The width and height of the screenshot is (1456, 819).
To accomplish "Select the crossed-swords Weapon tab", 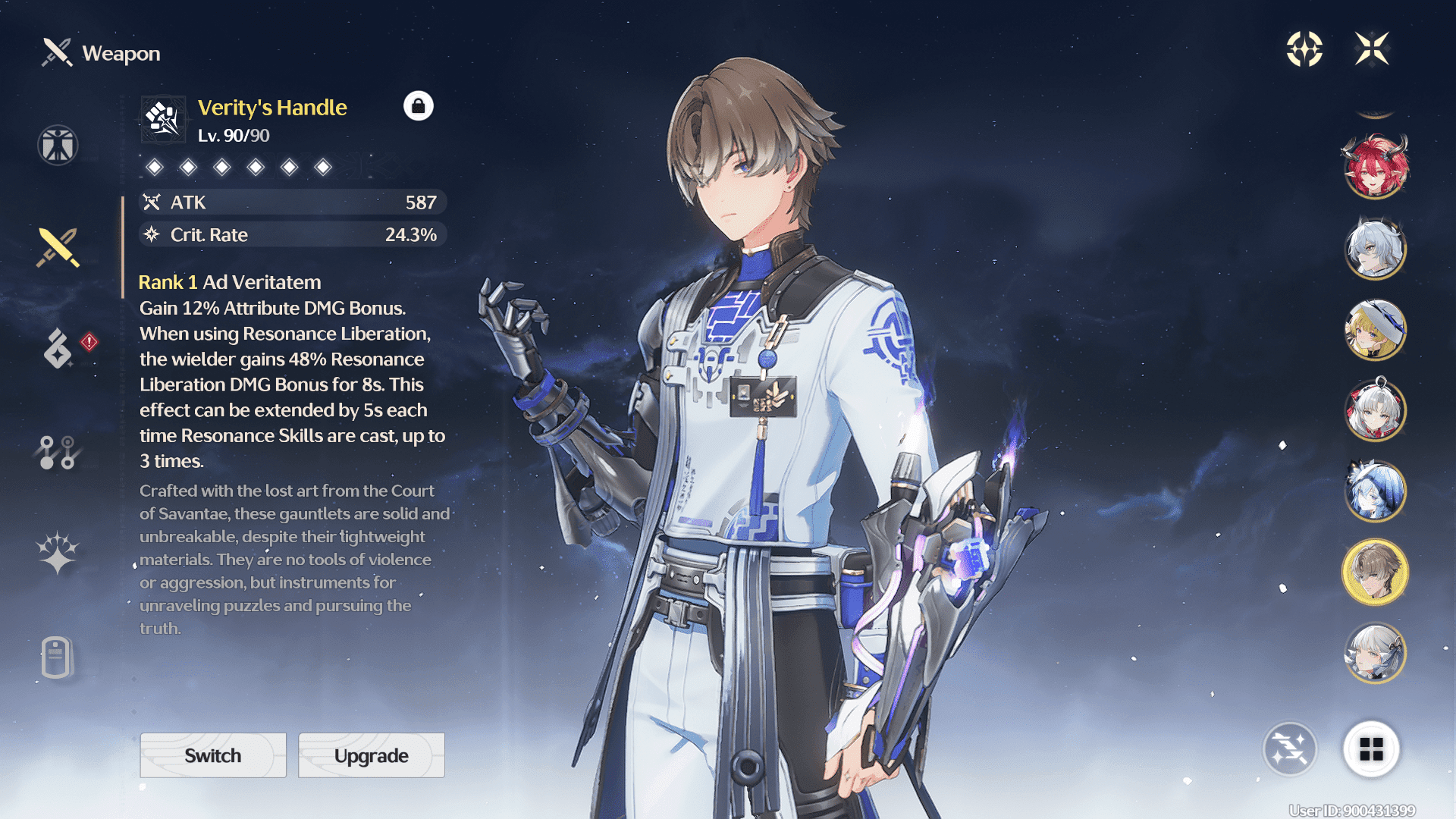I will tap(58, 247).
